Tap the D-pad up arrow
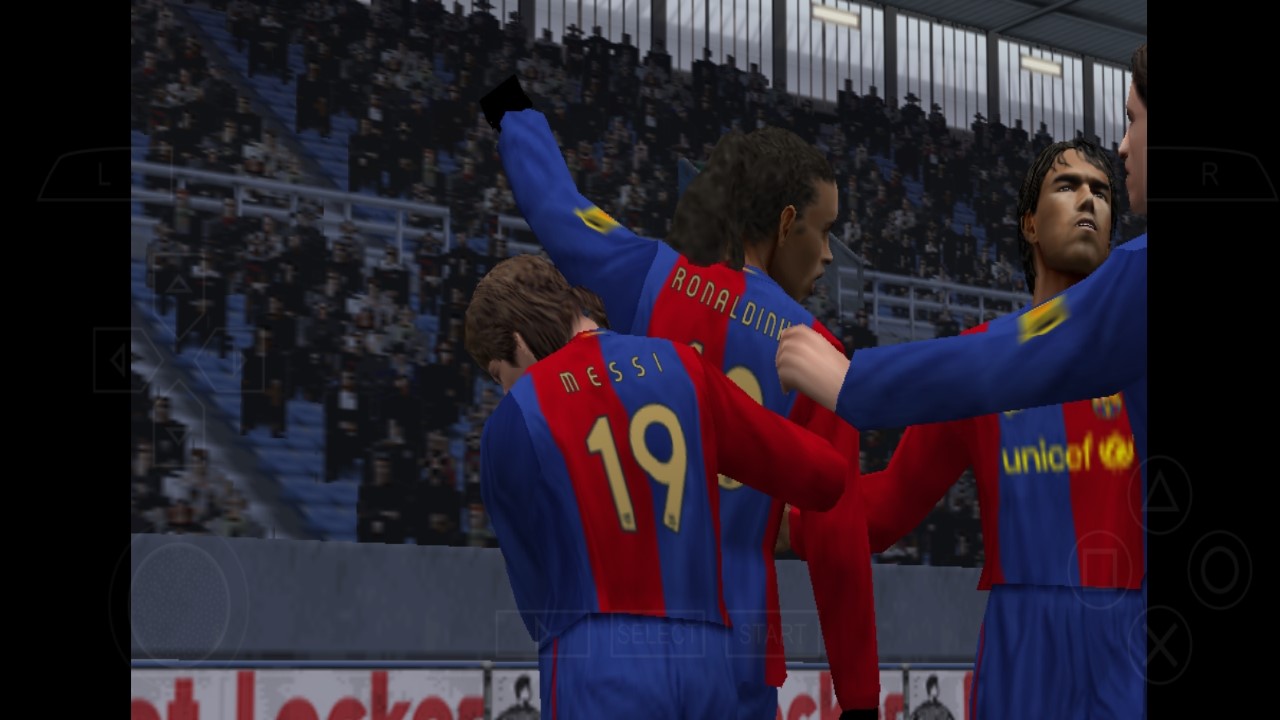Screen dimensions: 1280x720 pos(179,284)
